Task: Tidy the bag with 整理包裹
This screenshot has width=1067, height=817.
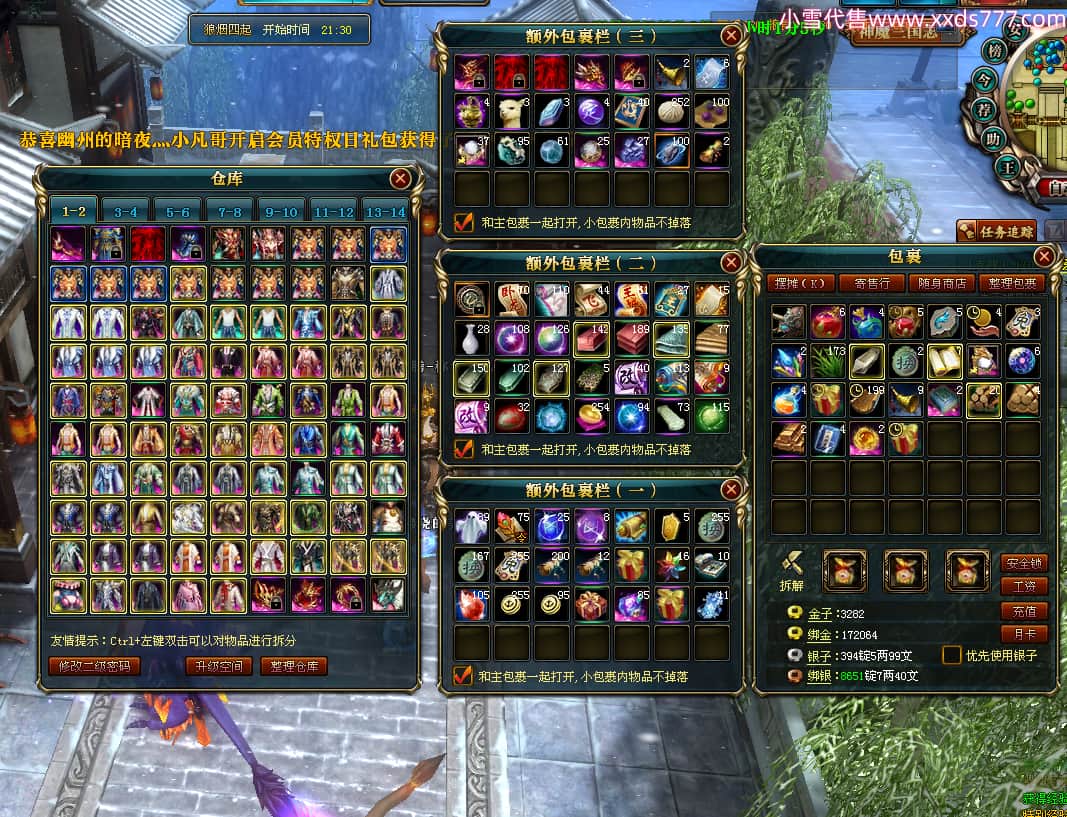Action: point(1012,283)
